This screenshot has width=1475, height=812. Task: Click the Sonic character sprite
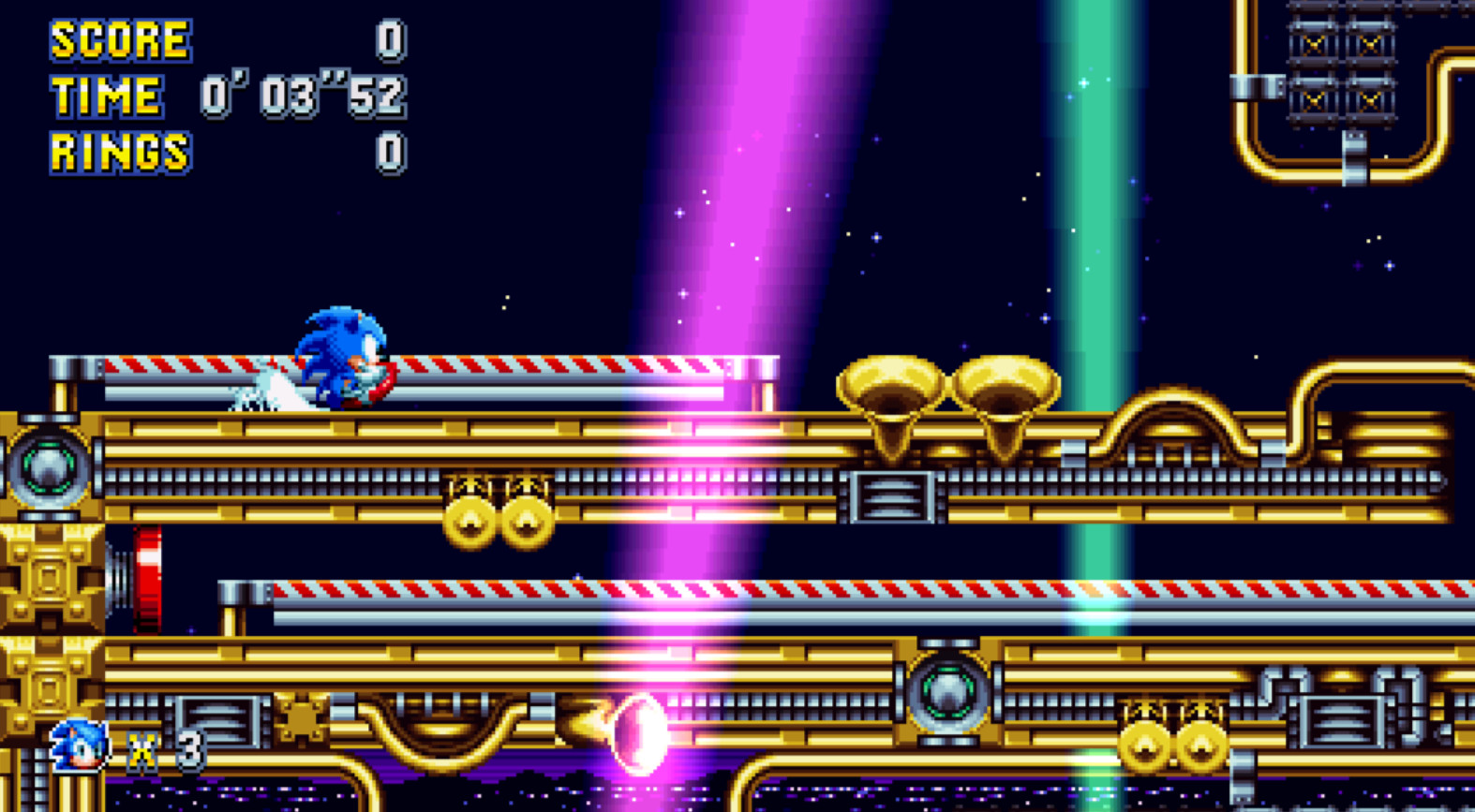point(342,361)
